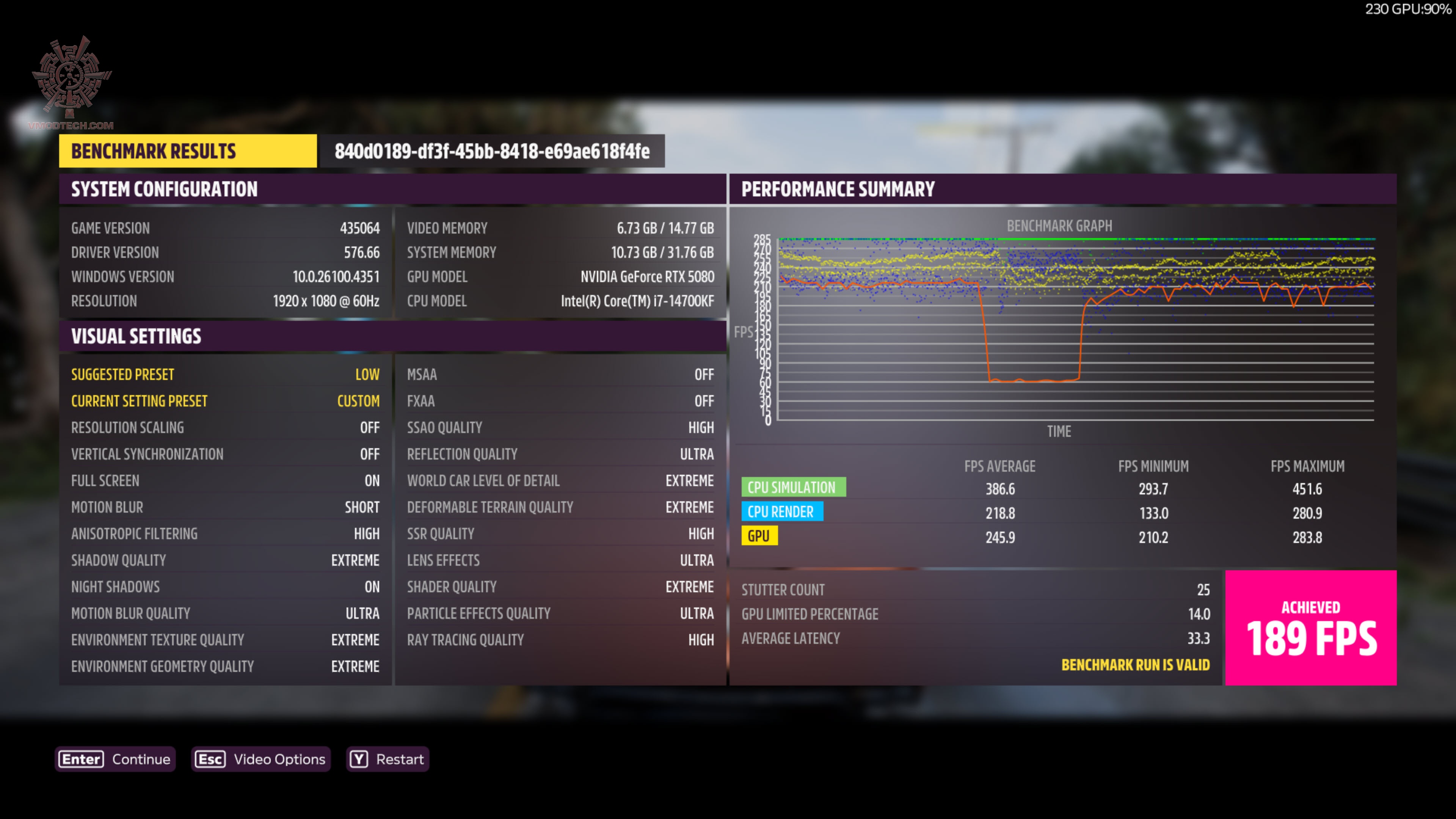Screen dimensions: 1456x819
Task: Select the System Configuration section header
Action: [164, 189]
